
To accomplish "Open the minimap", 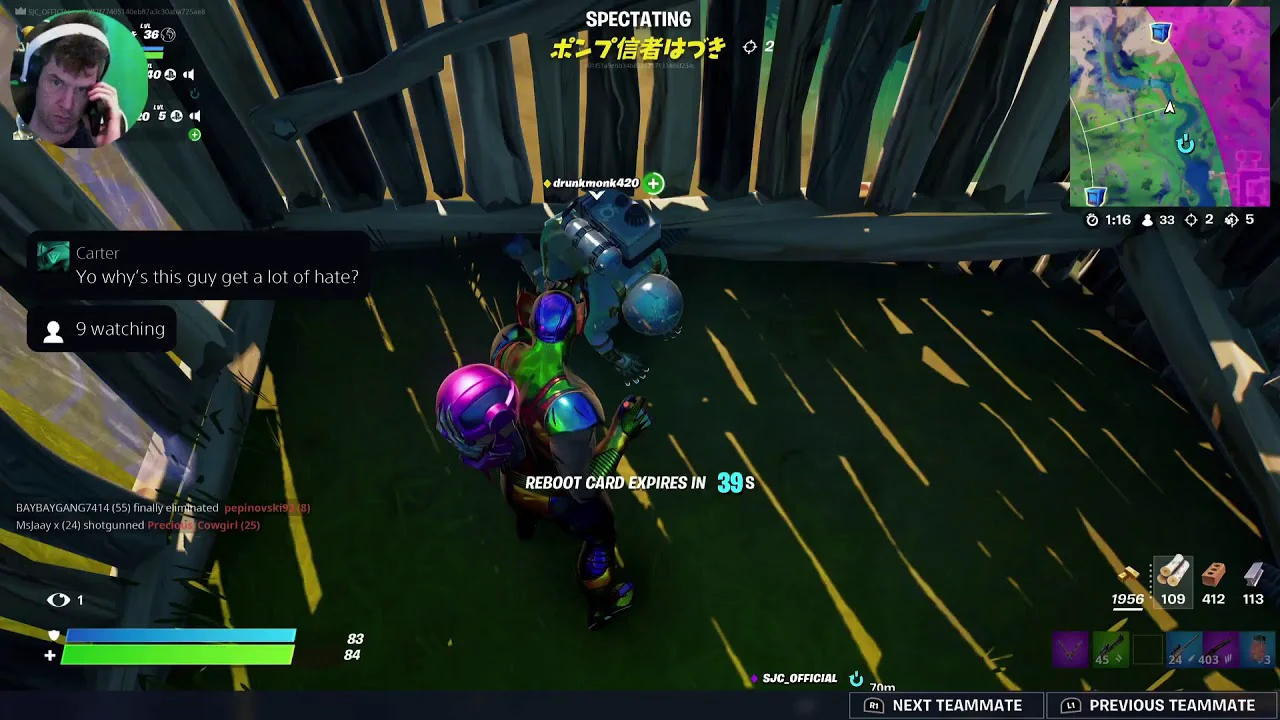I will click(1169, 107).
